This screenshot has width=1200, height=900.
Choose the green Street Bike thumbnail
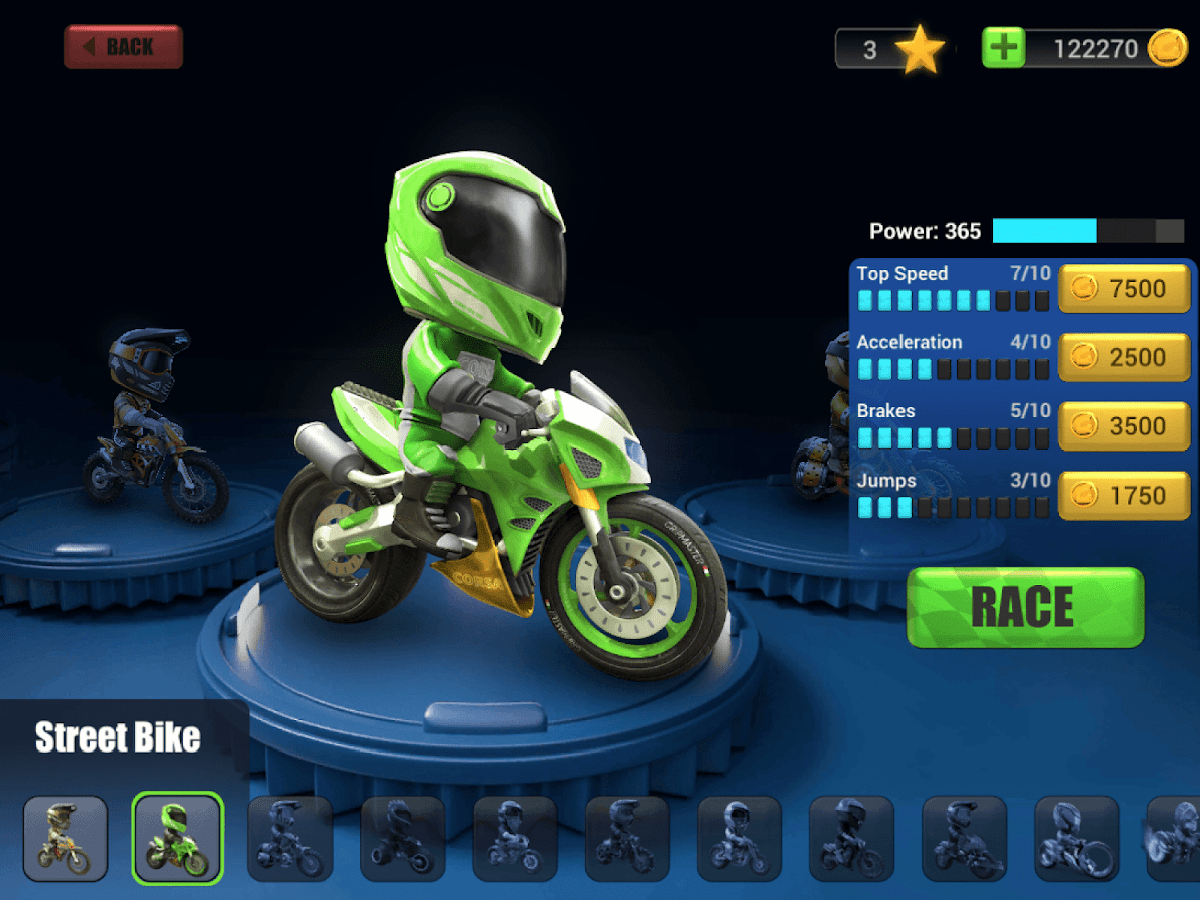[x=177, y=838]
